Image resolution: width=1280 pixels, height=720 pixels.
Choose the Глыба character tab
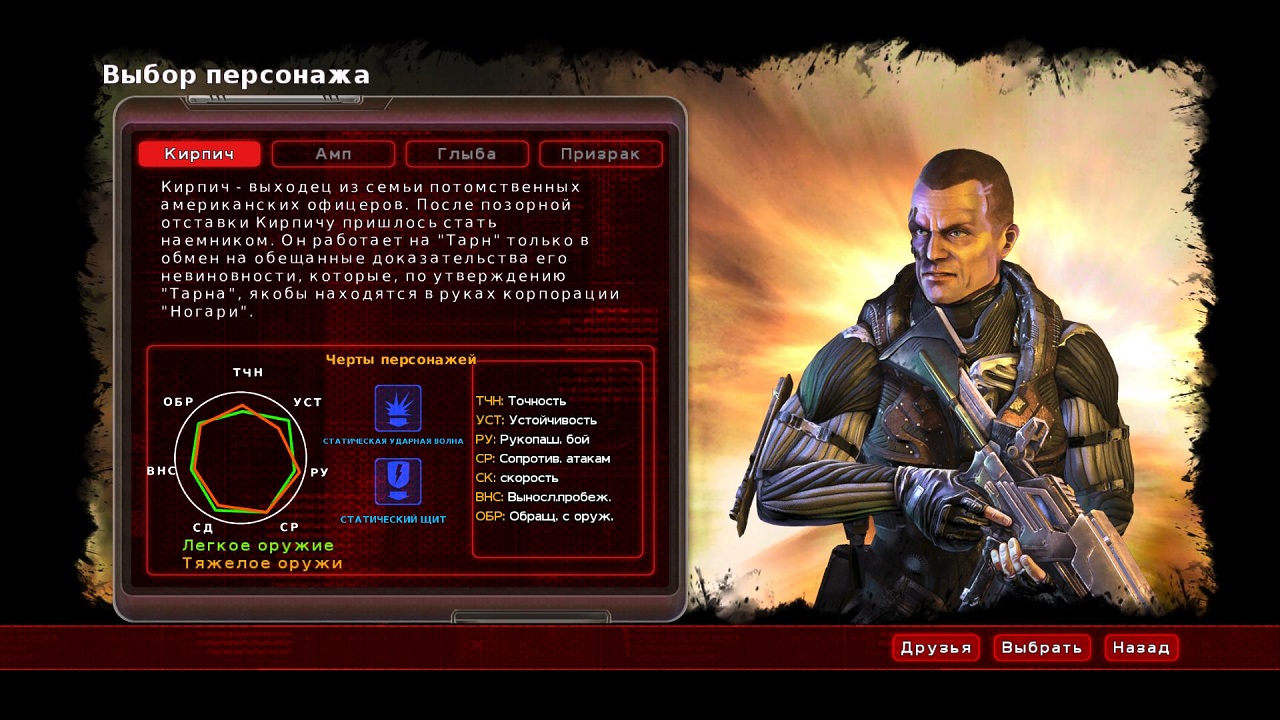tap(467, 154)
